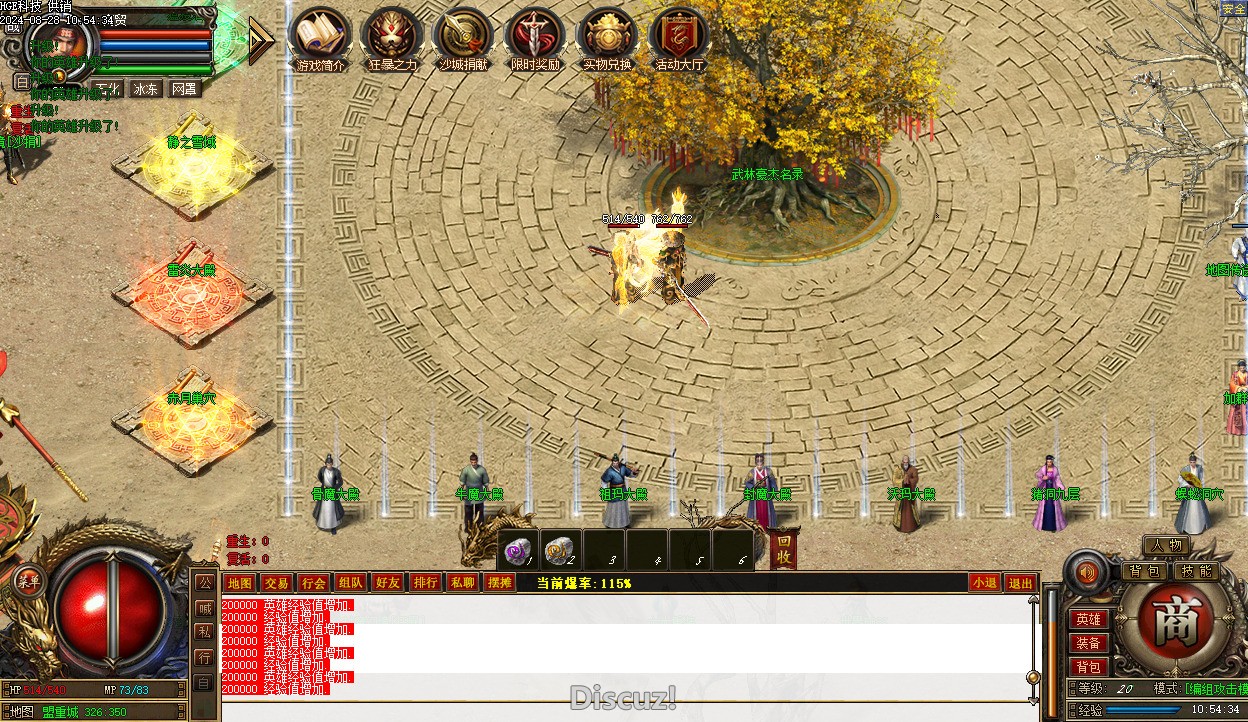Open the 活动大厅 event hall icon
Image resolution: width=1248 pixels, height=722 pixels.
(x=680, y=37)
